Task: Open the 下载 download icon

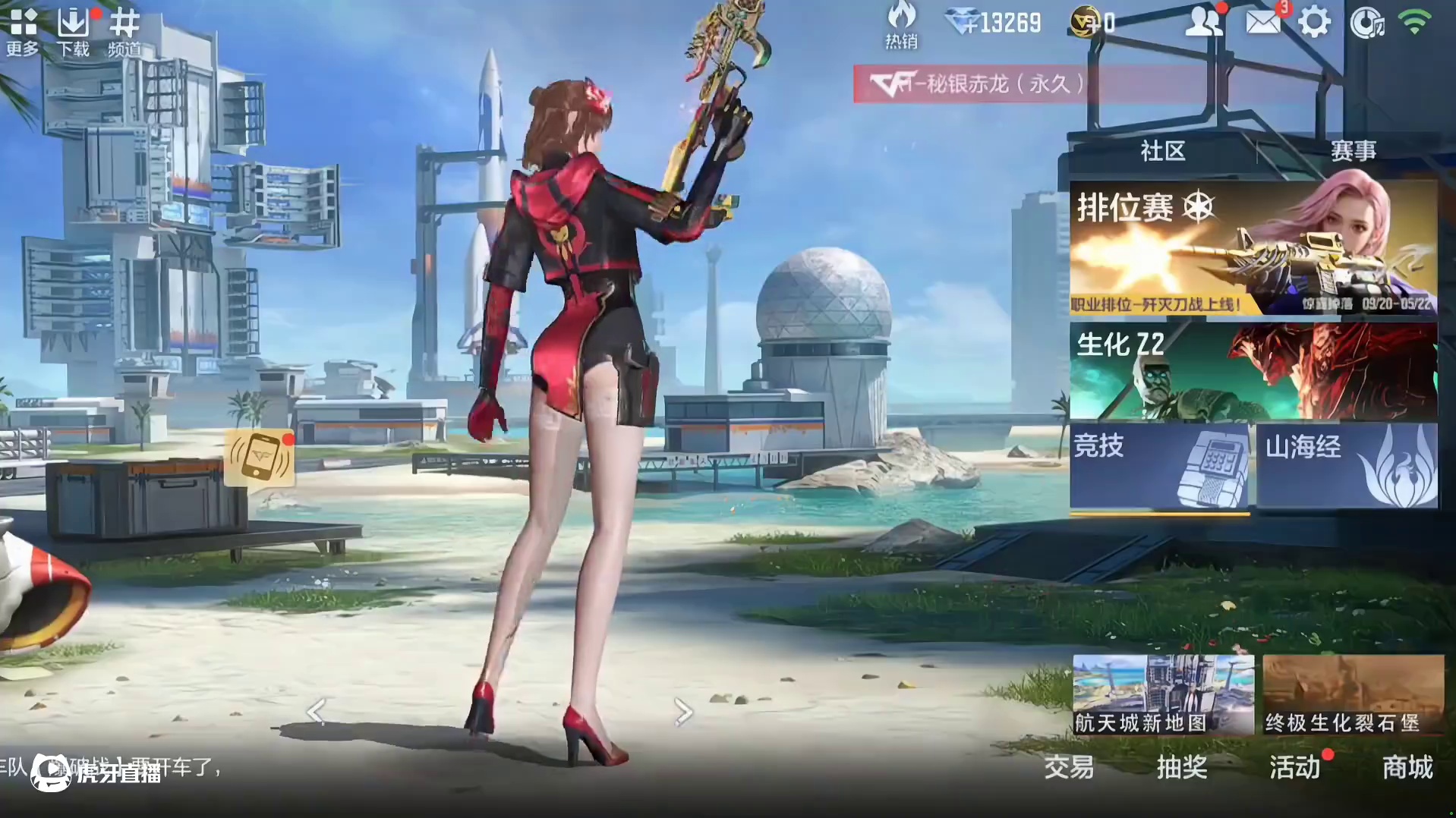Action: 73,30
